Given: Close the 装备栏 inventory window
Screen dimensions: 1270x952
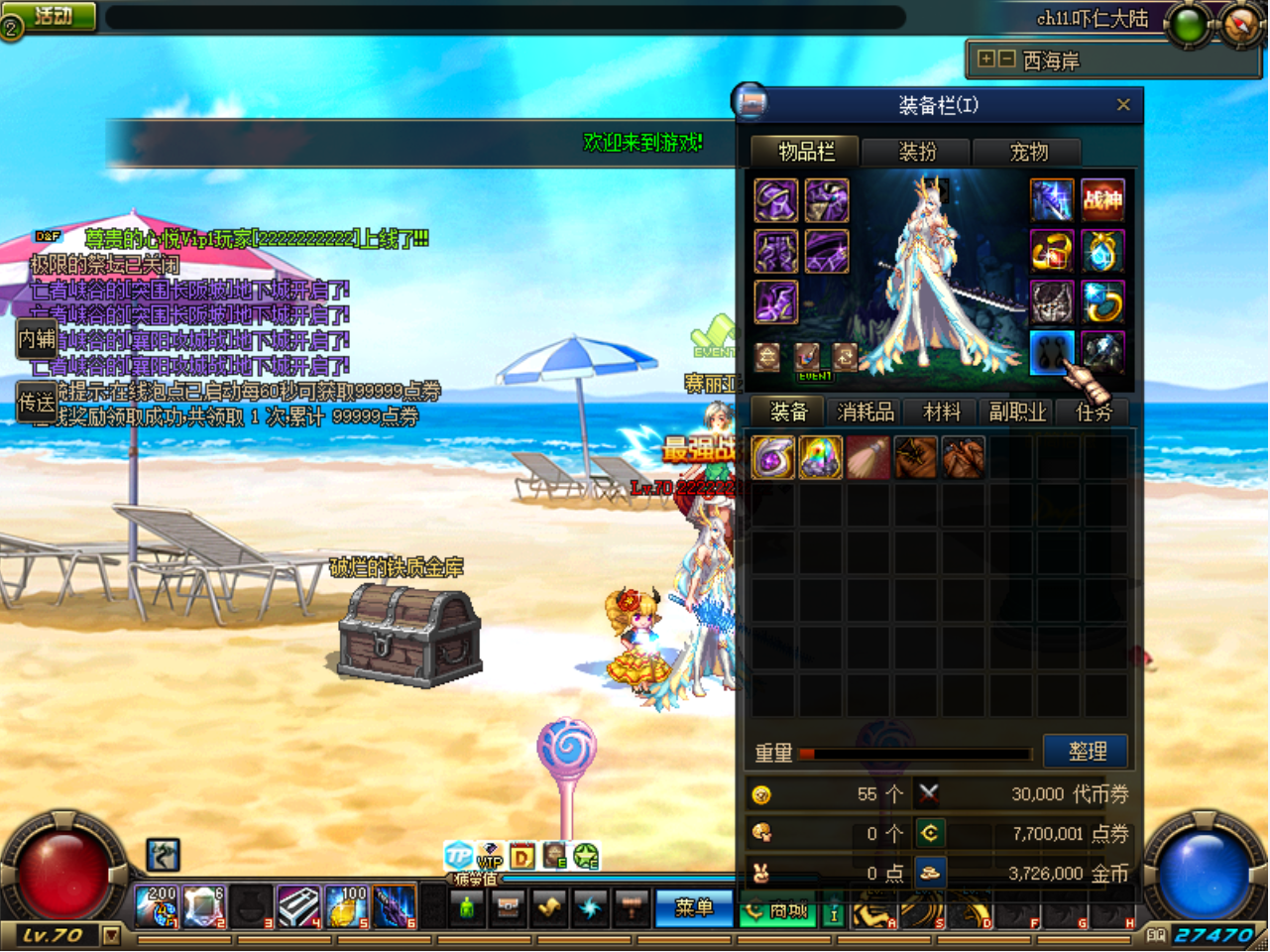Looking at the screenshot, I should pos(1123,105).
